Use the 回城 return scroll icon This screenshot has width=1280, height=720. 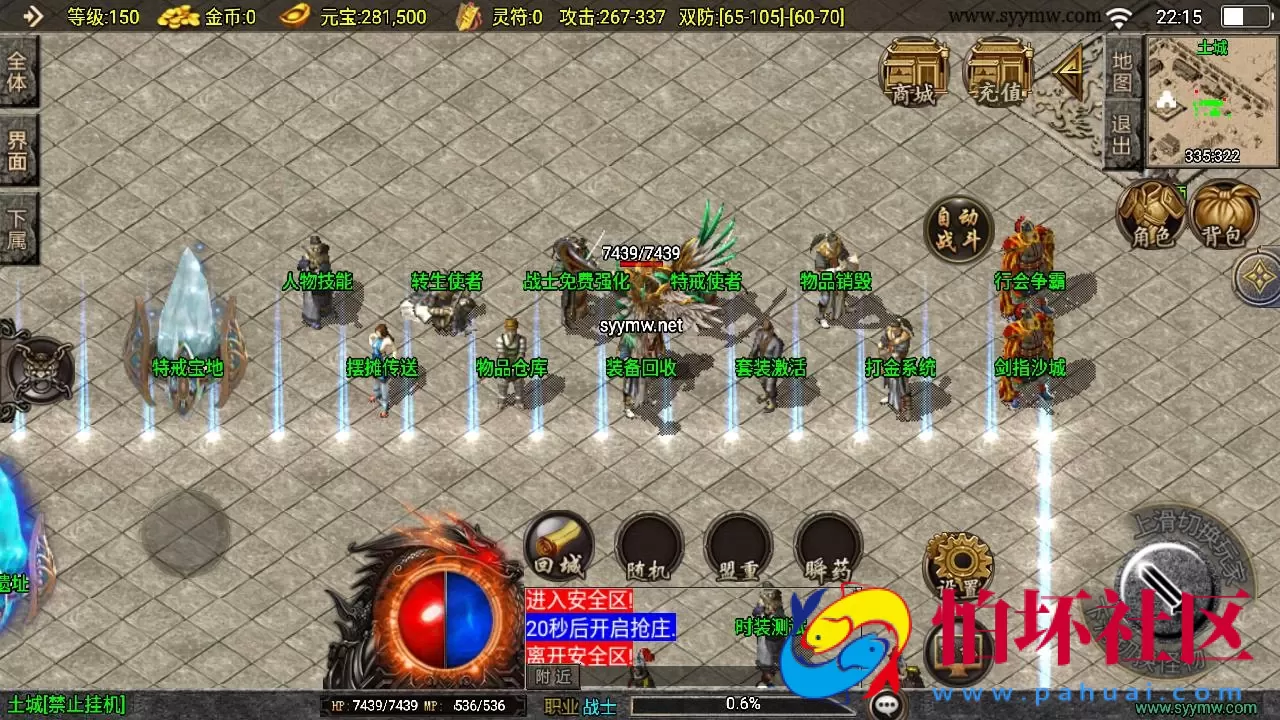559,545
